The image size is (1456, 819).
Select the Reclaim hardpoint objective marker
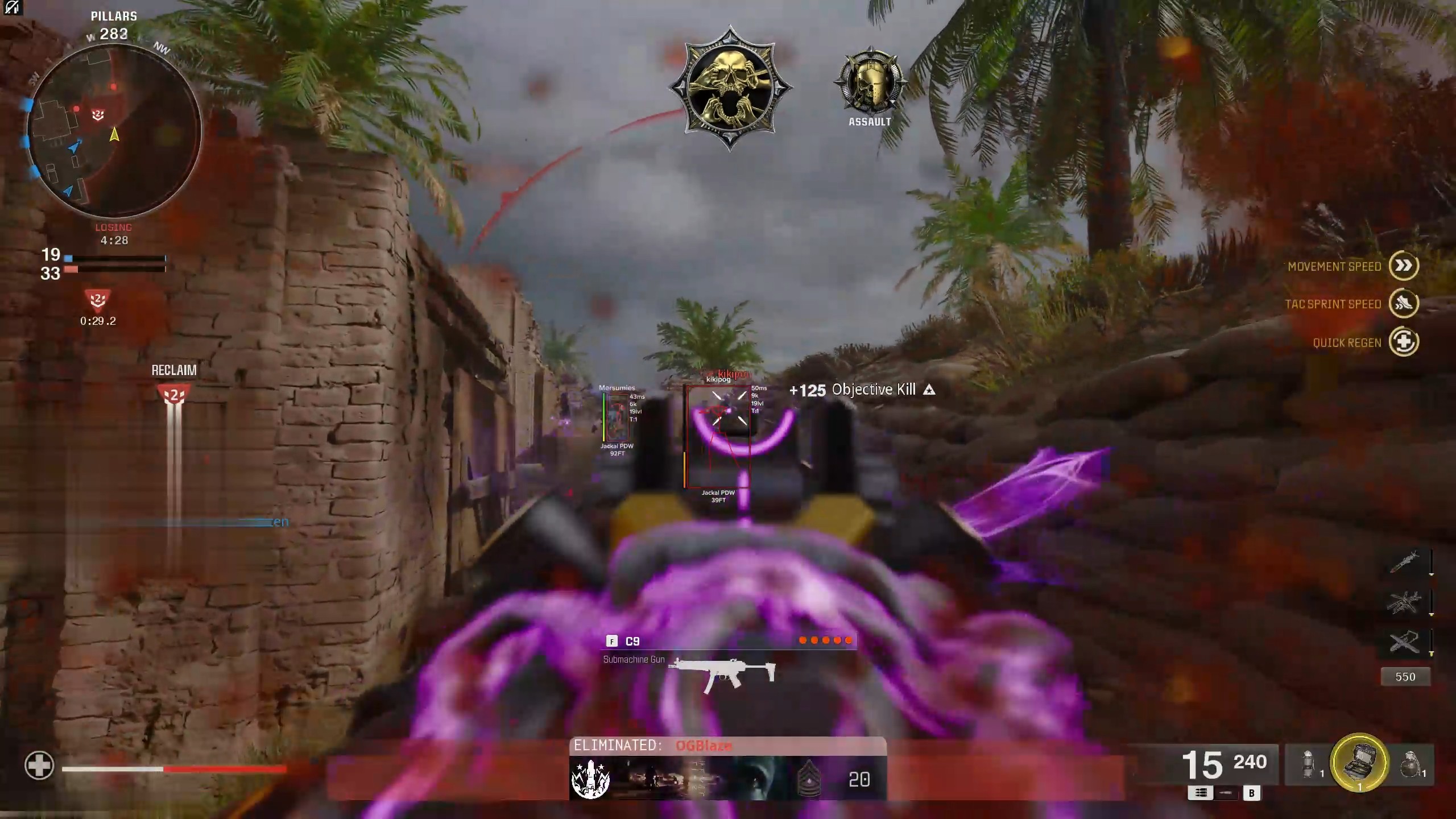(174, 394)
